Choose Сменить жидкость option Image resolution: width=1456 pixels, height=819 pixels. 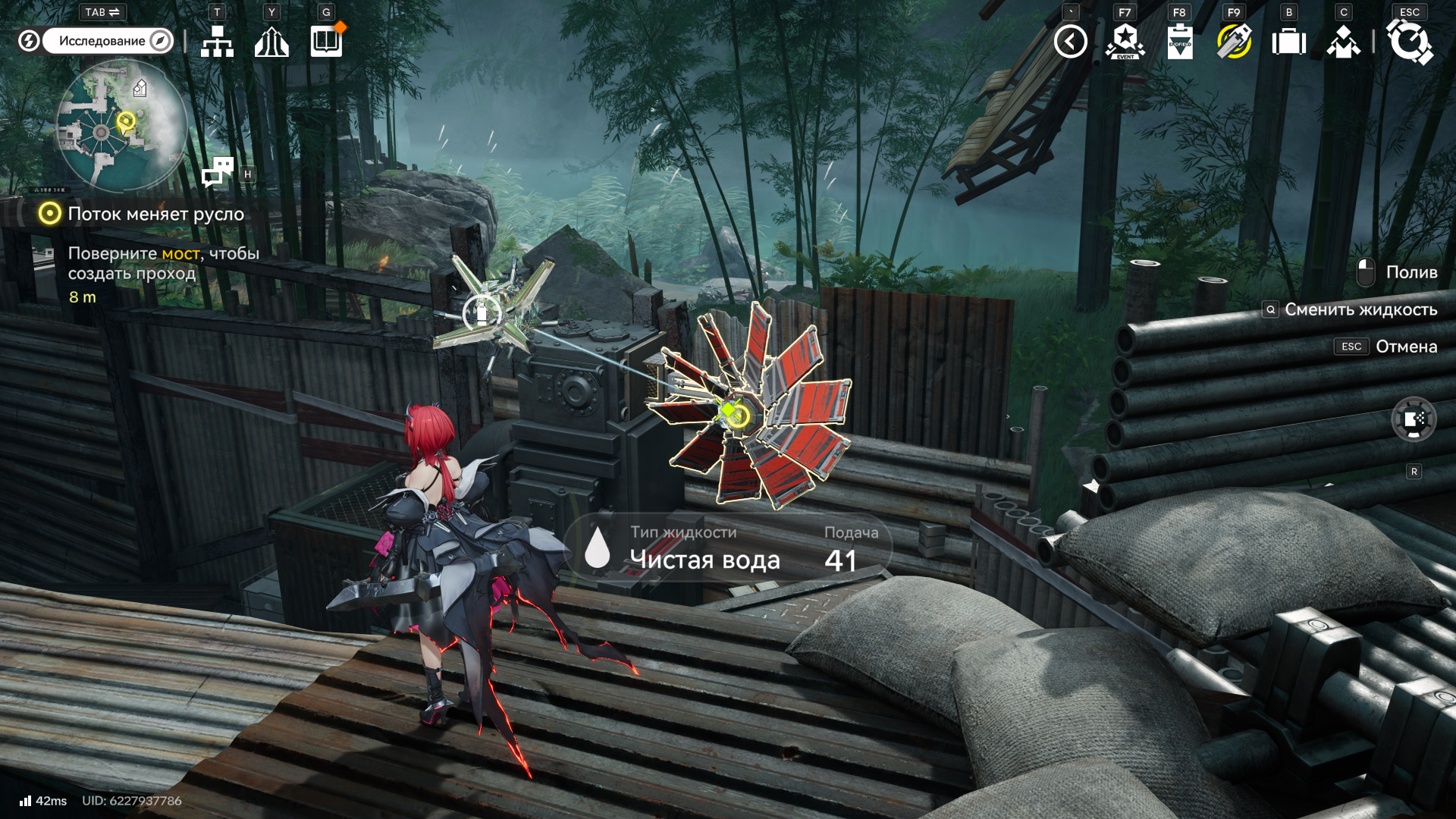(1360, 309)
